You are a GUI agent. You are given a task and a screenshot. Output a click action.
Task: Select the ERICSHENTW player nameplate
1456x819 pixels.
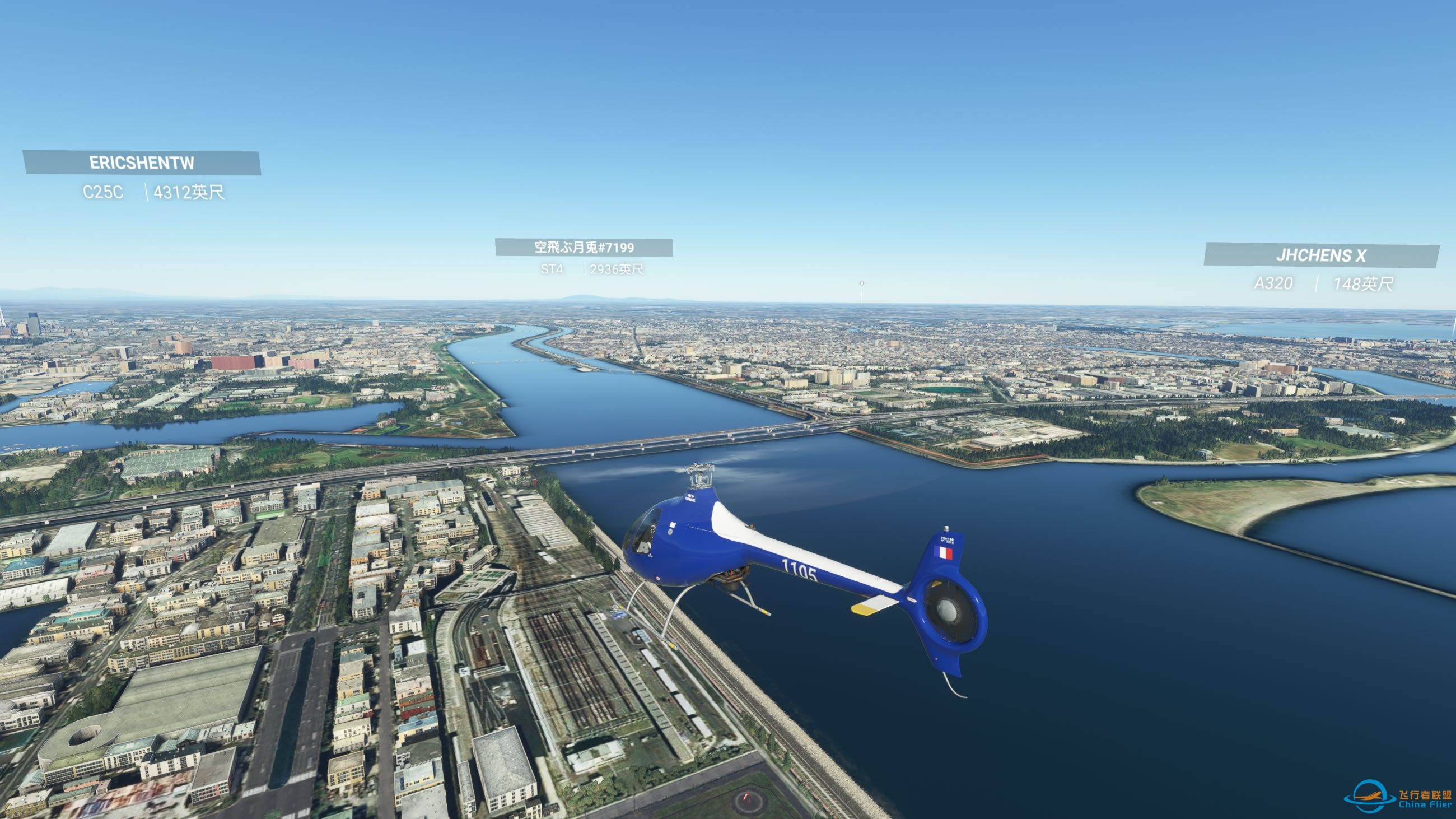pos(141,163)
